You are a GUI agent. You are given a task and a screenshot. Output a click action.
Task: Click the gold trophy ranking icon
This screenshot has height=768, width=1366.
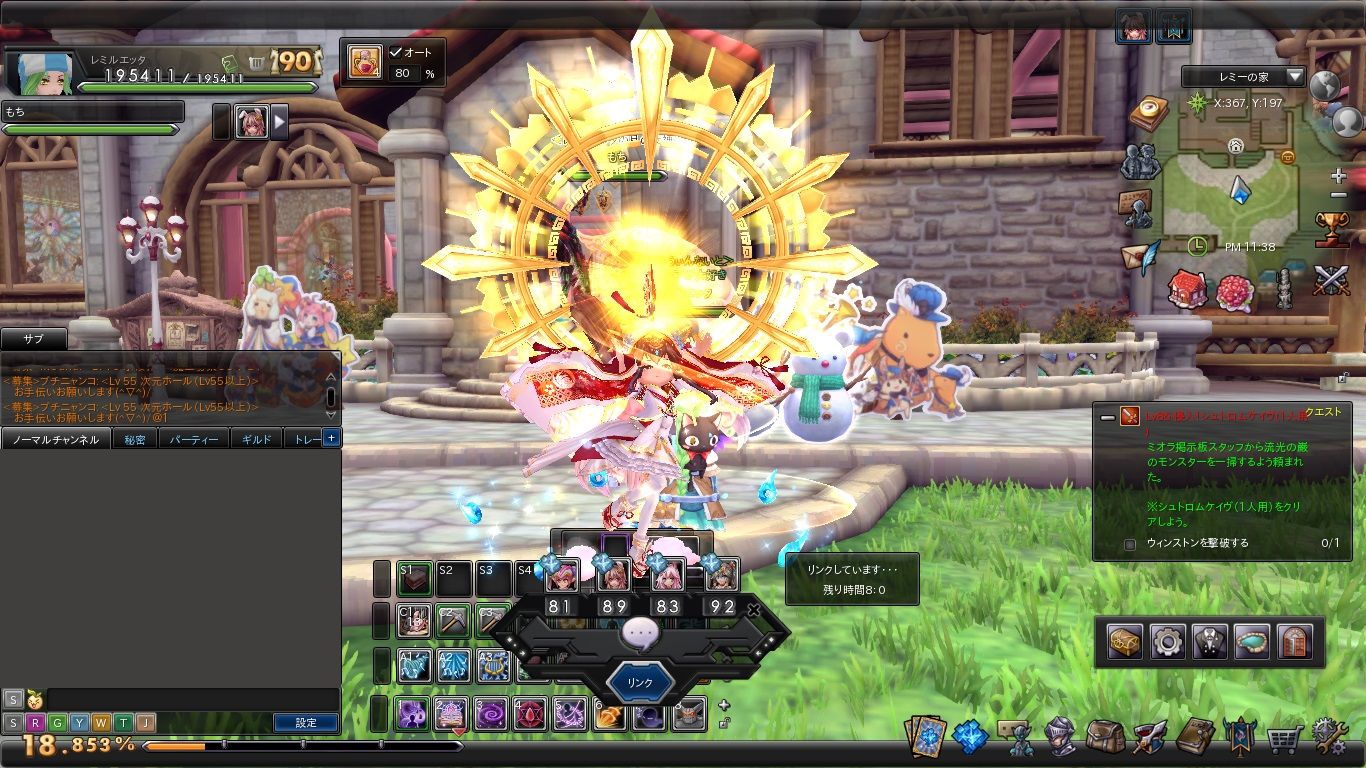1331,229
